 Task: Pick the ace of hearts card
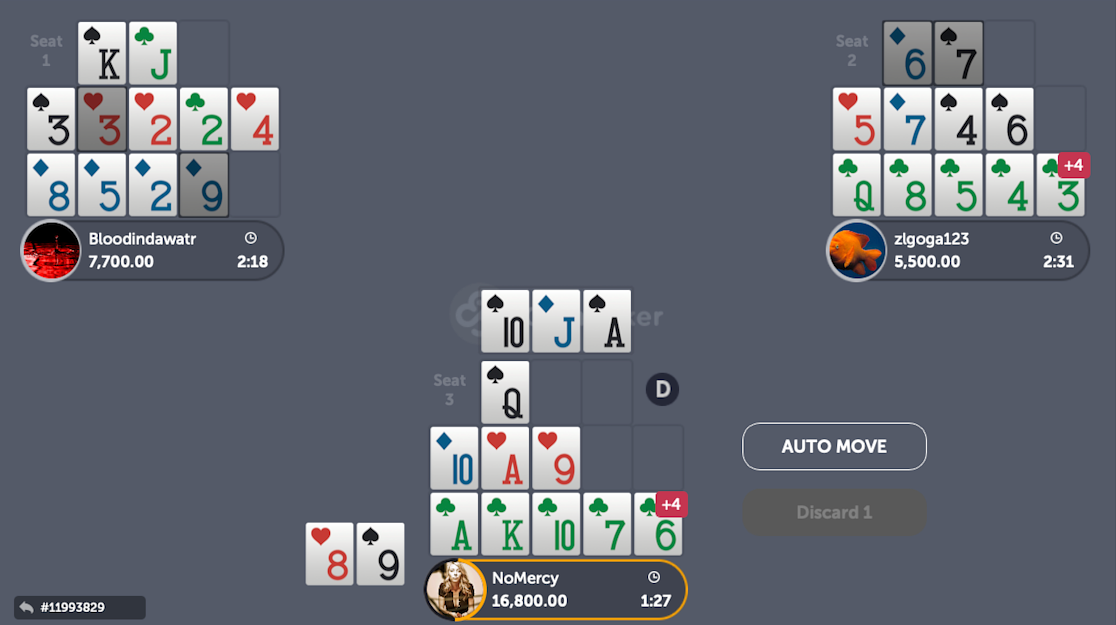coord(505,458)
